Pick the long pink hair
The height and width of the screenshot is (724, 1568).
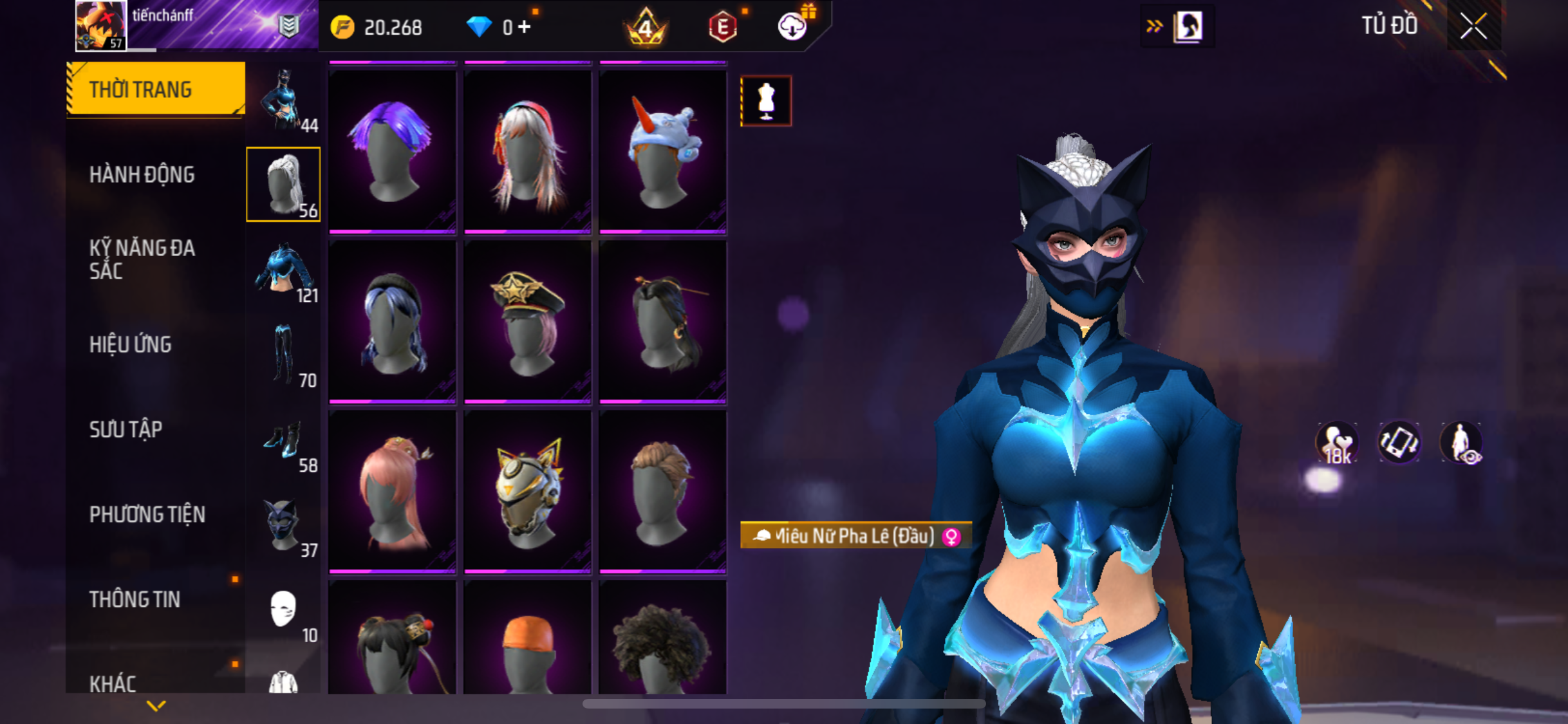pos(392,491)
